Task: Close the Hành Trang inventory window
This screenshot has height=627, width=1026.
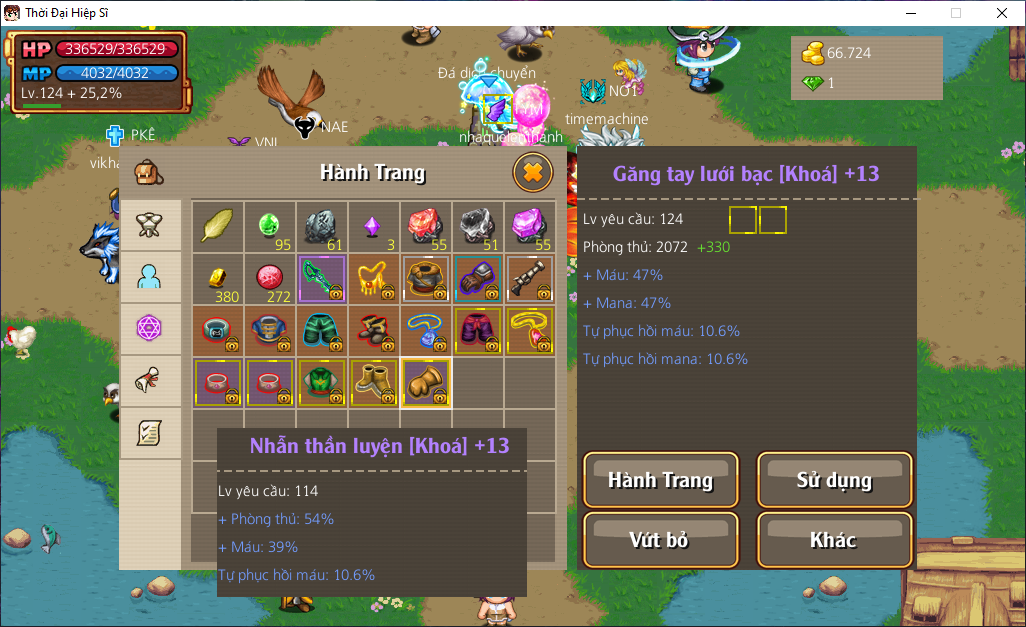Action: coord(532,173)
